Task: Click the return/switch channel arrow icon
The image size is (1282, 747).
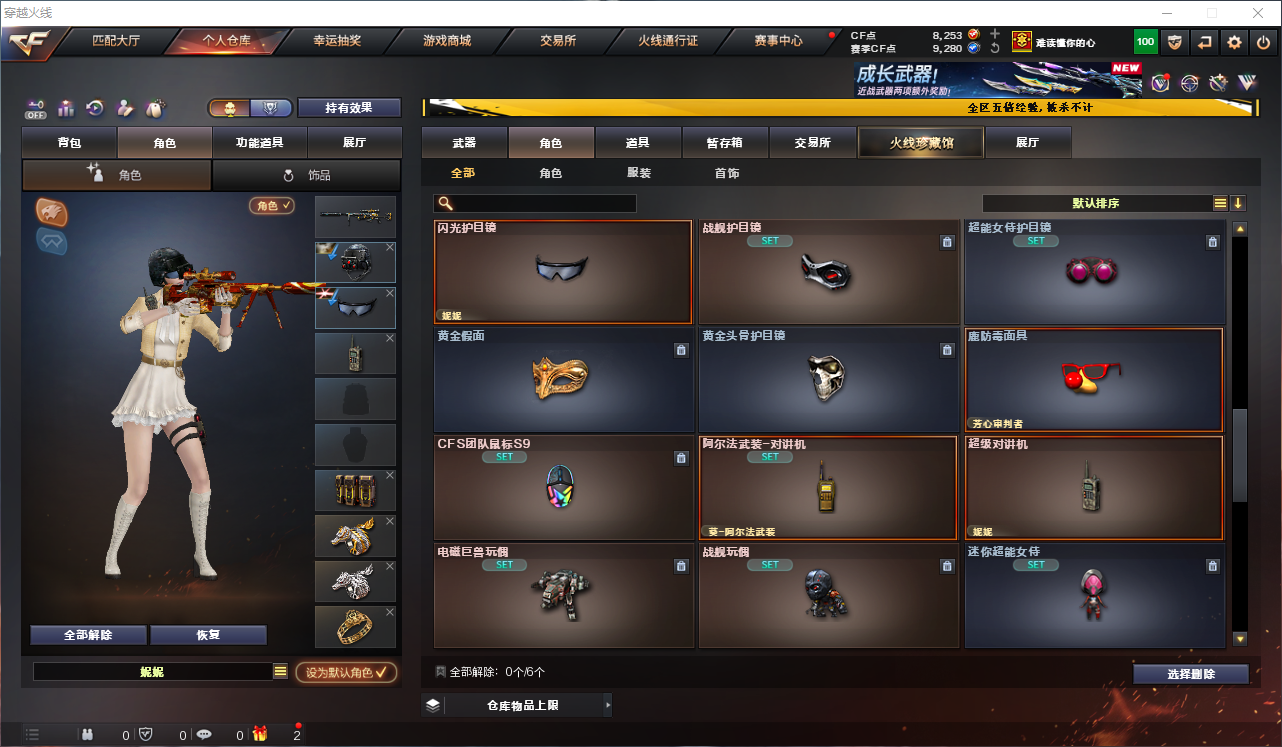Action: (x=1202, y=42)
